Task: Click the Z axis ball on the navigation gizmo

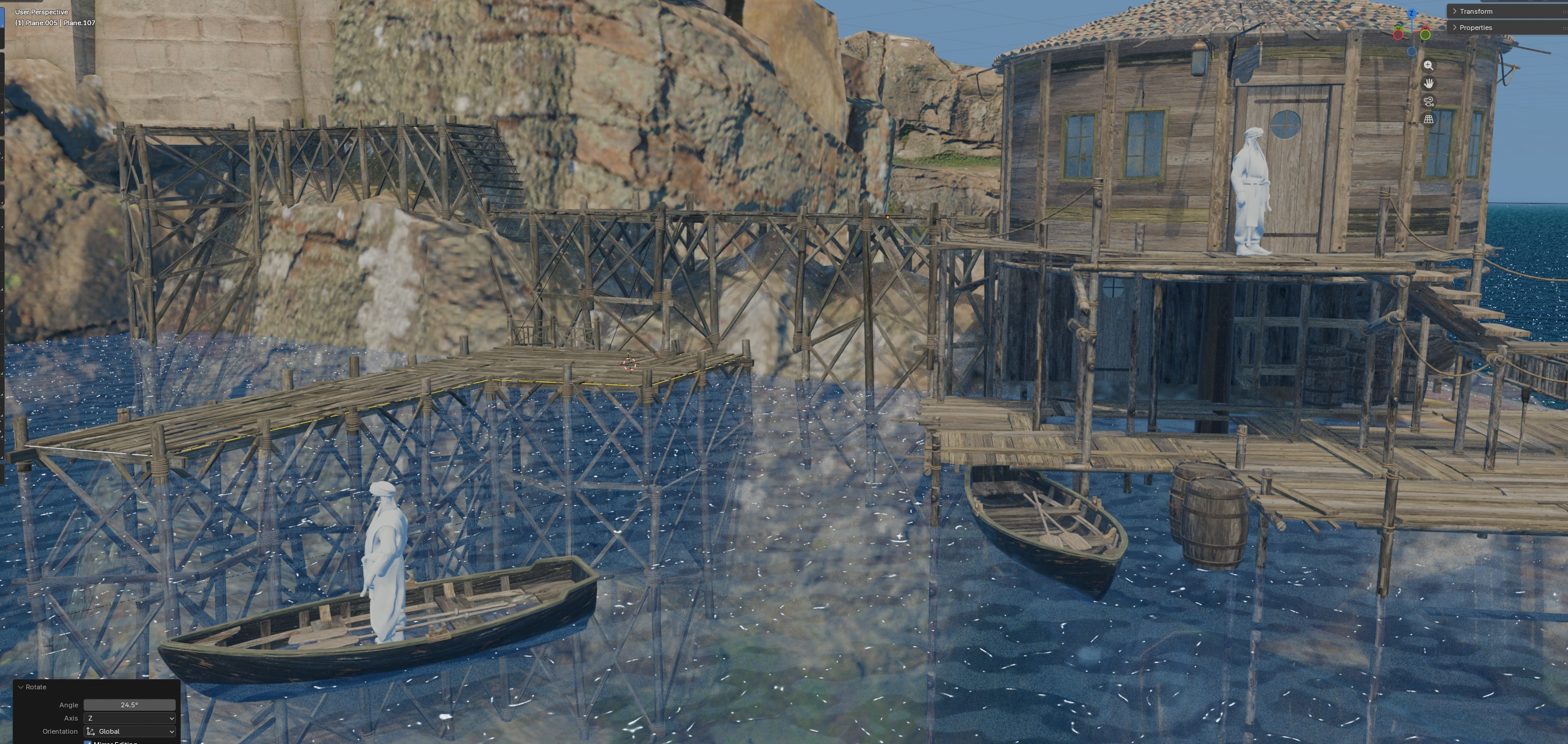Action: click(1412, 13)
